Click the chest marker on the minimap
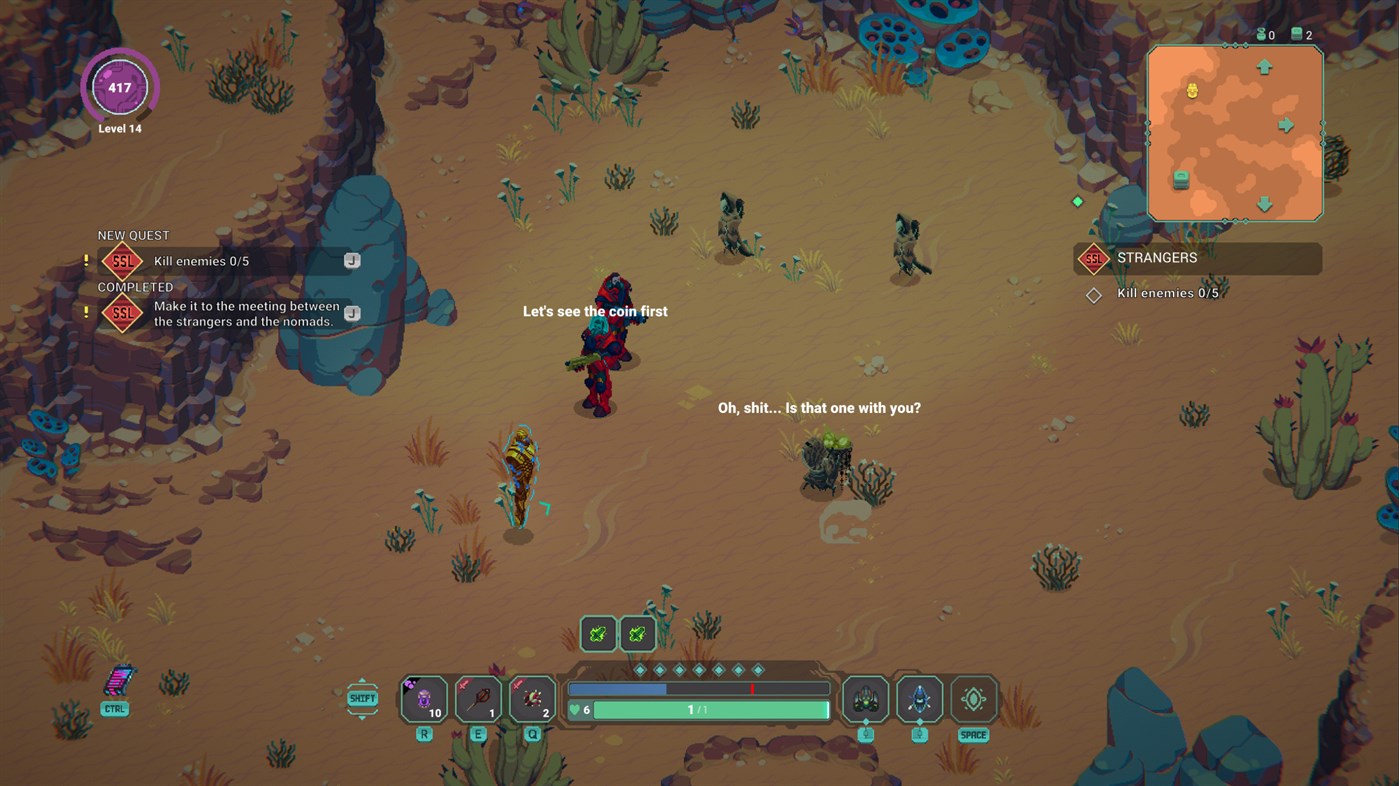This screenshot has height=786, width=1399. point(1182,180)
